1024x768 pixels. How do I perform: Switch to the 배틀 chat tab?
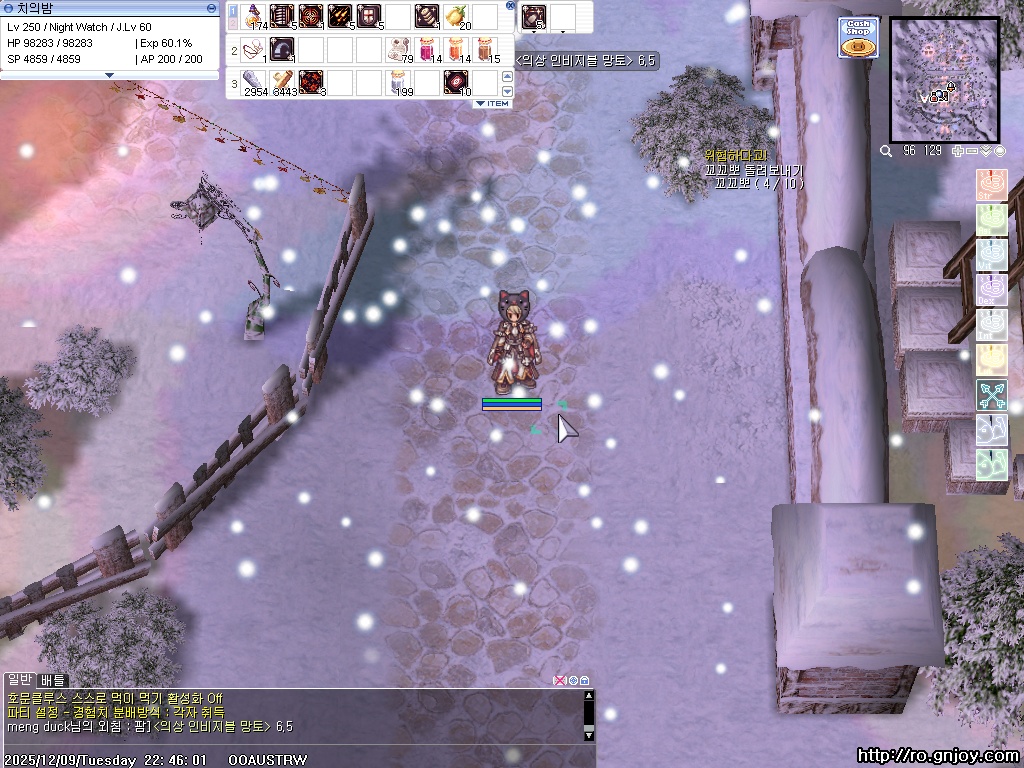53,680
